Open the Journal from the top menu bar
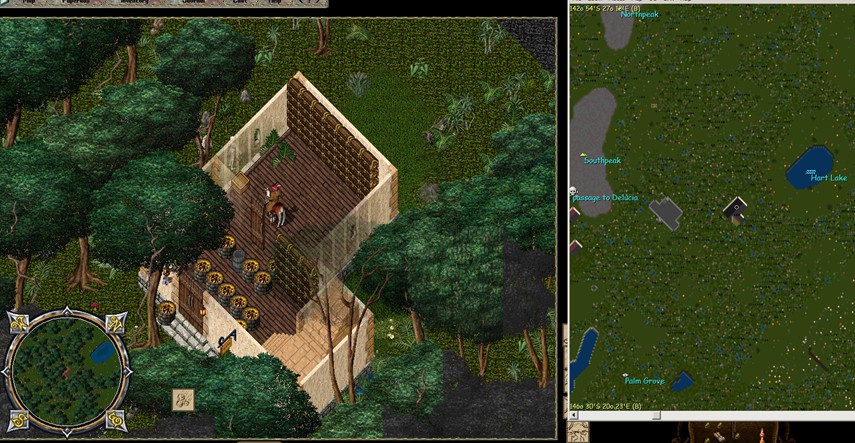 pyautogui.click(x=195, y=3)
